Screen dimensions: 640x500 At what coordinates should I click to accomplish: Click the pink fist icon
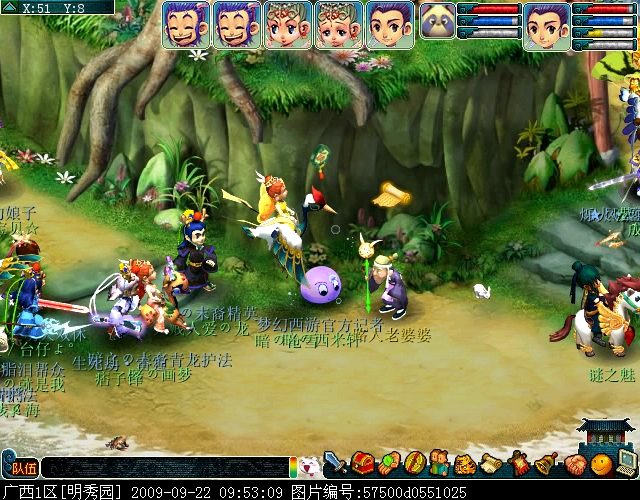click(x=573, y=464)
